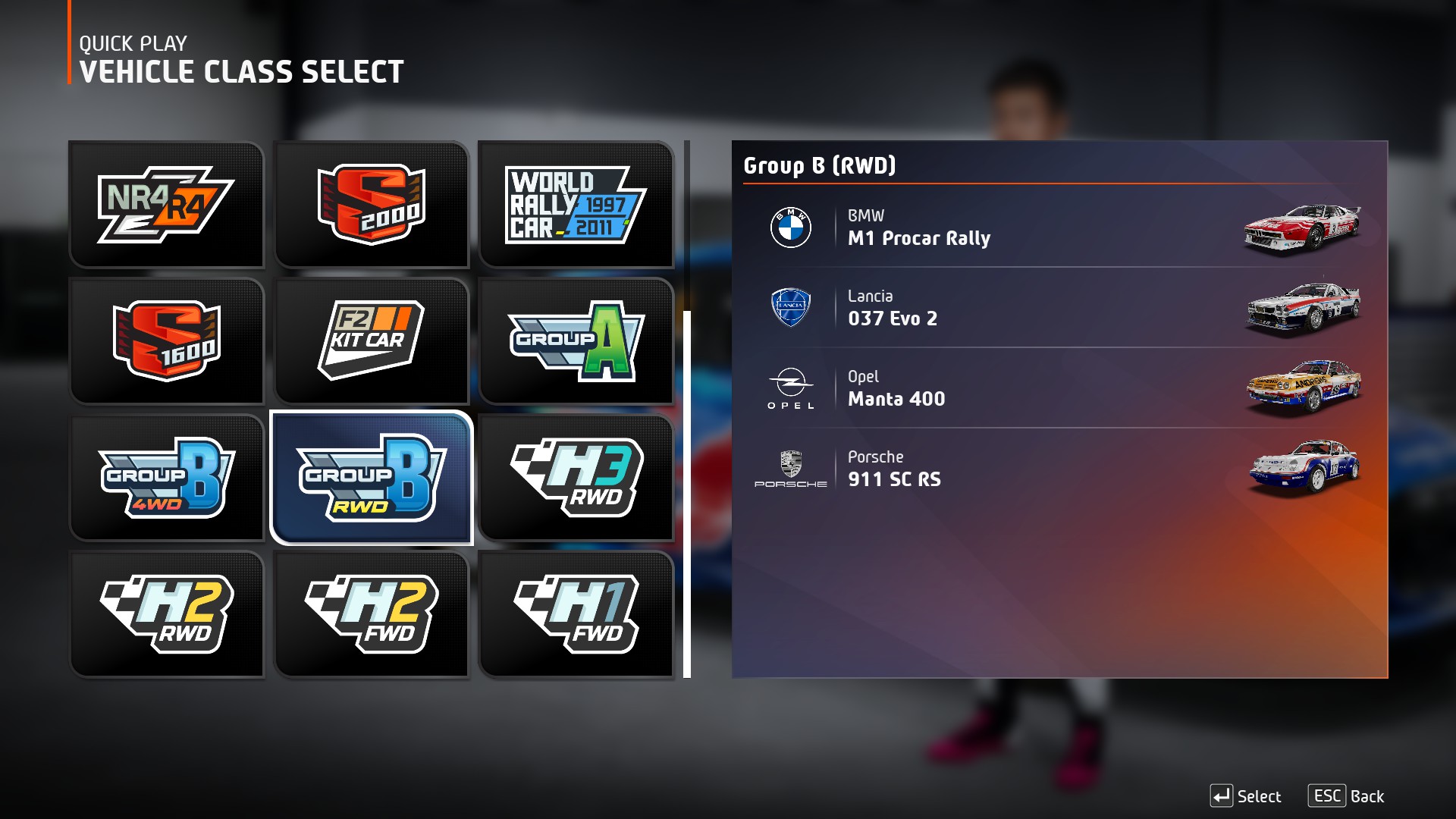Select the Opel Manta 400 row
Image resolution: width=1456 pixels, height=819 pixels.
(x=1059, y=388)
